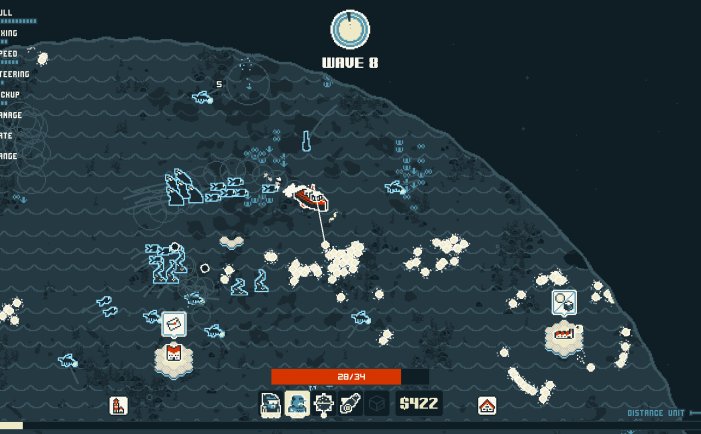
Task: Select the cannon weapon slot
Action: pos(349,404)
